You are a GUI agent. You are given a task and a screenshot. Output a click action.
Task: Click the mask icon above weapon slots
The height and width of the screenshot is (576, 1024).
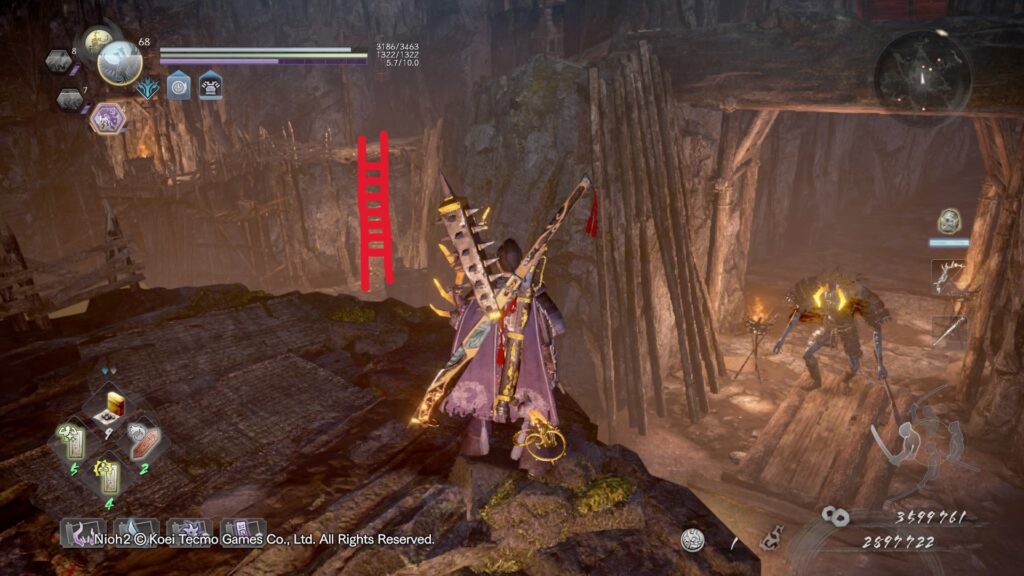coord(949,221)
